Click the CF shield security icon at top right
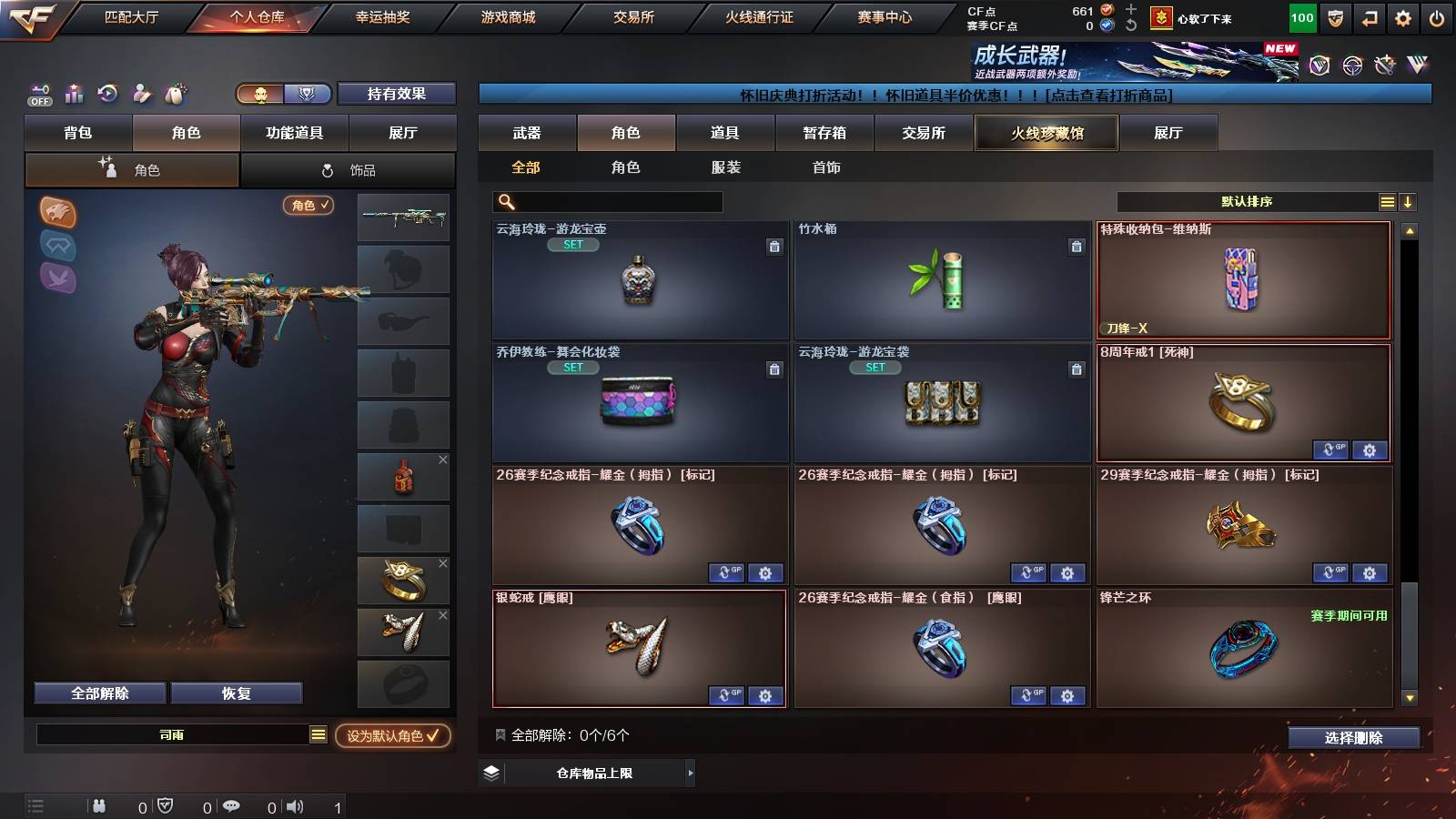The image size is (1456, 819). click(x=1338, y=15)
